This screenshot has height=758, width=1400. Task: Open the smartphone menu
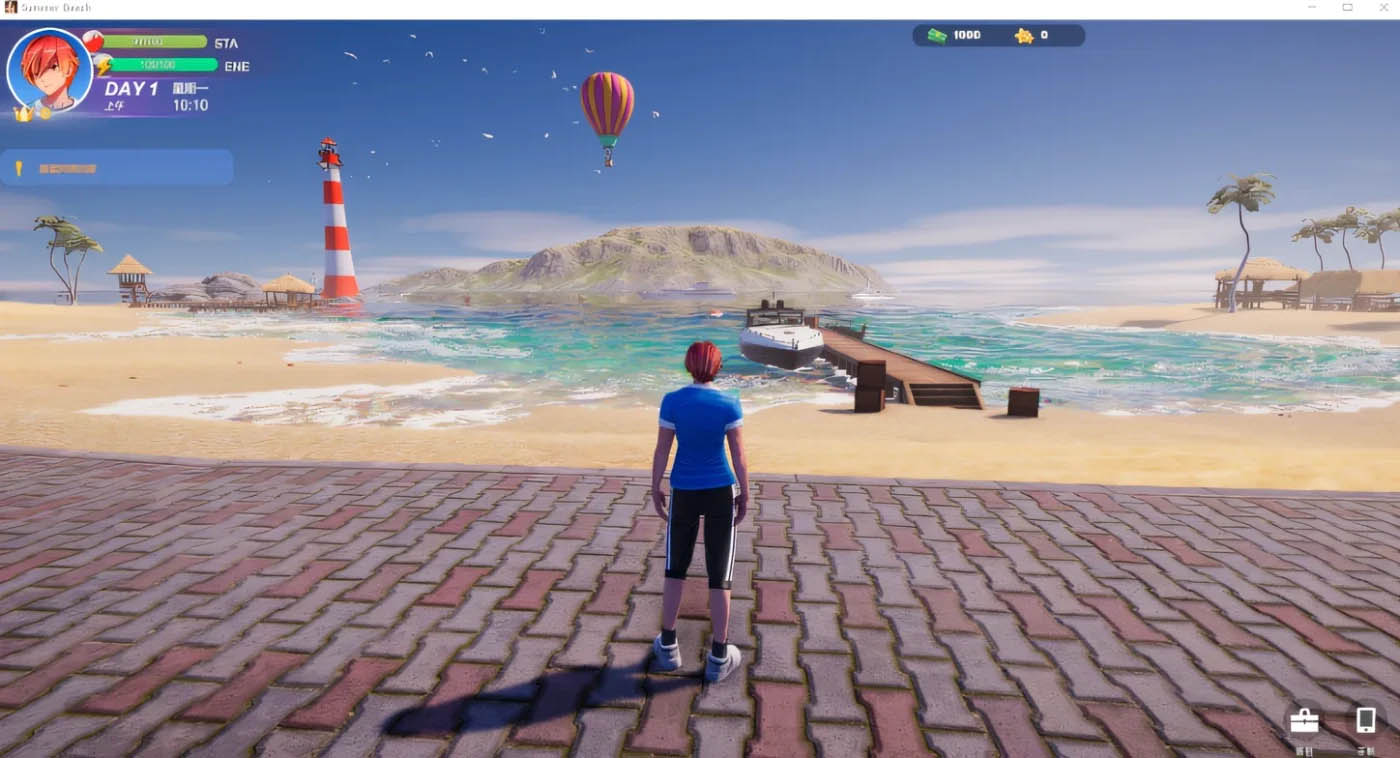1365,721
